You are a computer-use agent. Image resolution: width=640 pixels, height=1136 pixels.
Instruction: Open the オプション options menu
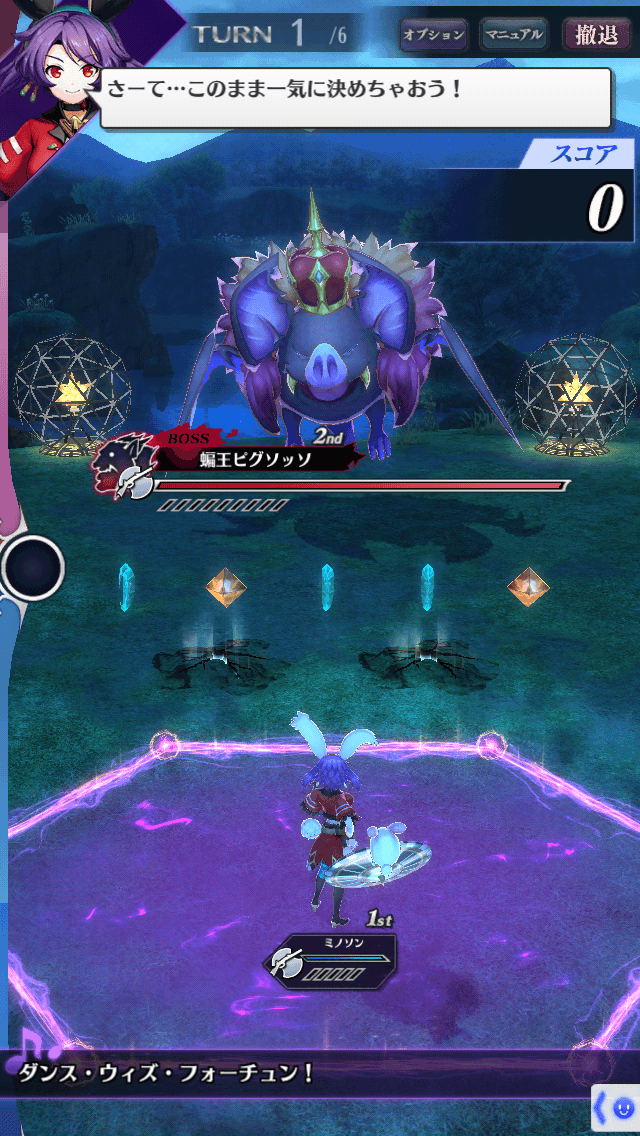coord(434,35)
